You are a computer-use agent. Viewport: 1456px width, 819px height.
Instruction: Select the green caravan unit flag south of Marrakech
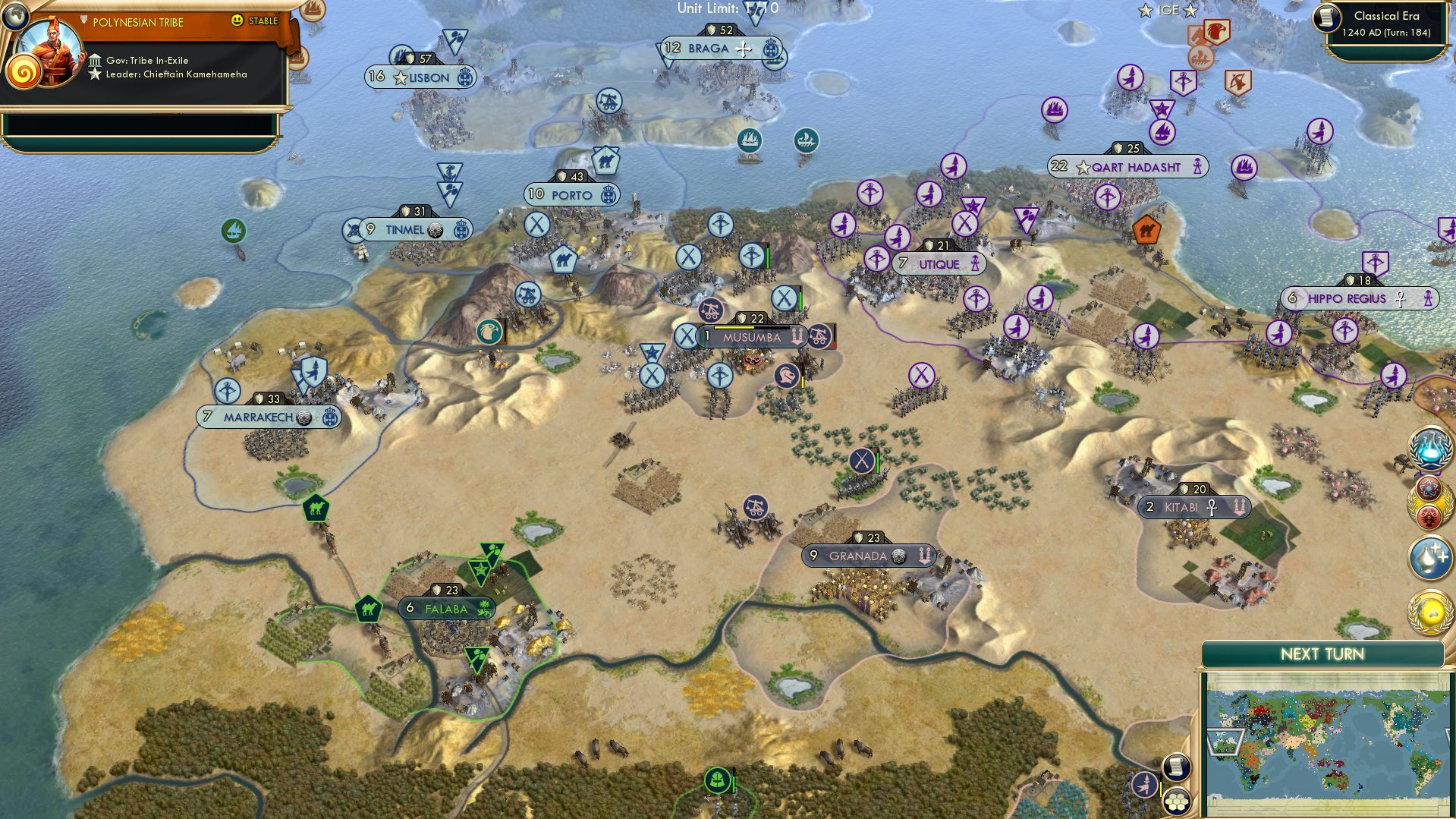[316, 507]
